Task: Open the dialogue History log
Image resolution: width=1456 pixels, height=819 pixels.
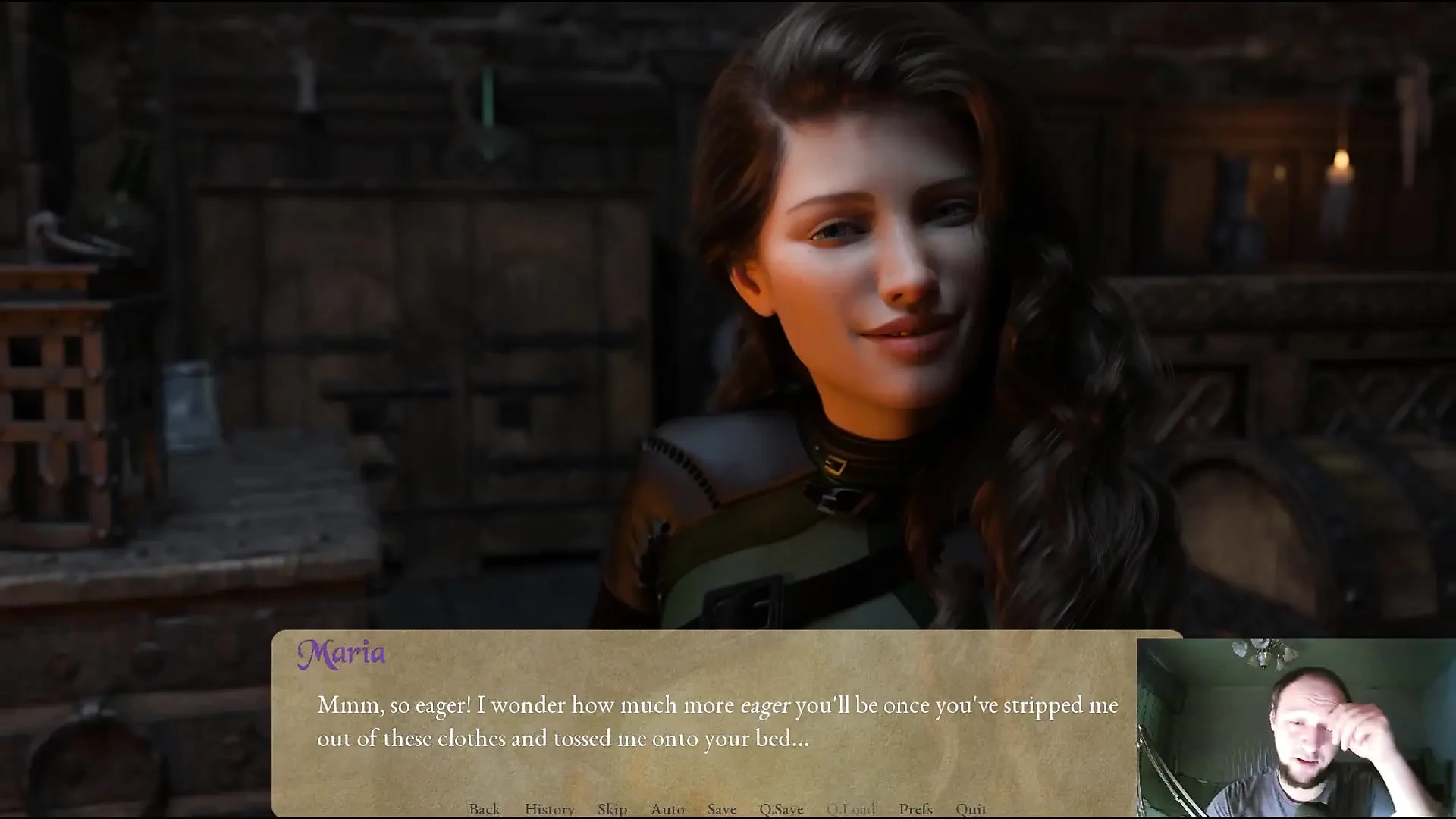Action: (x=549, y=809)
